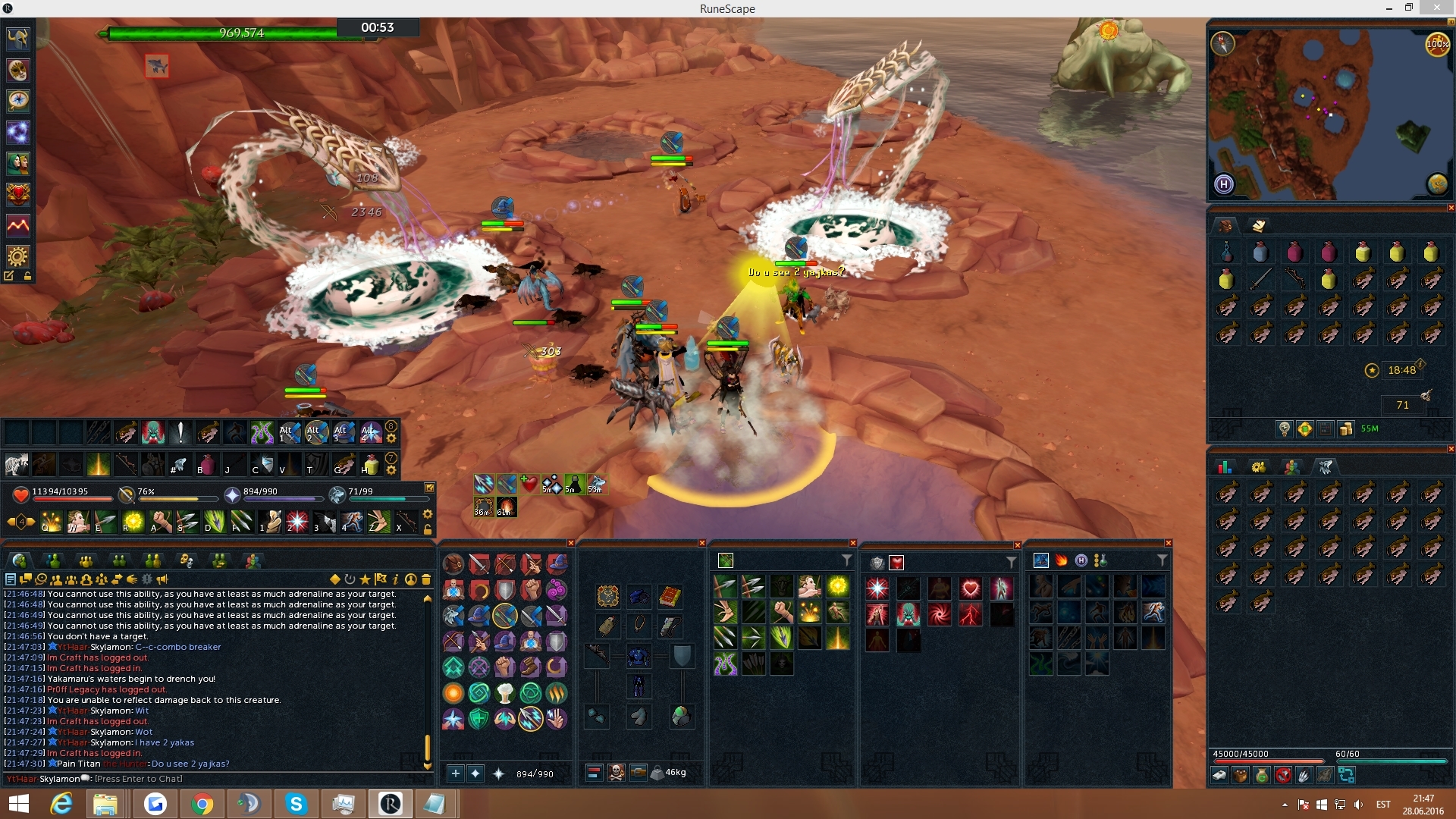Expand the top action bar page selector arrows
The image size is (1456, 819).
tap(393, 427)
